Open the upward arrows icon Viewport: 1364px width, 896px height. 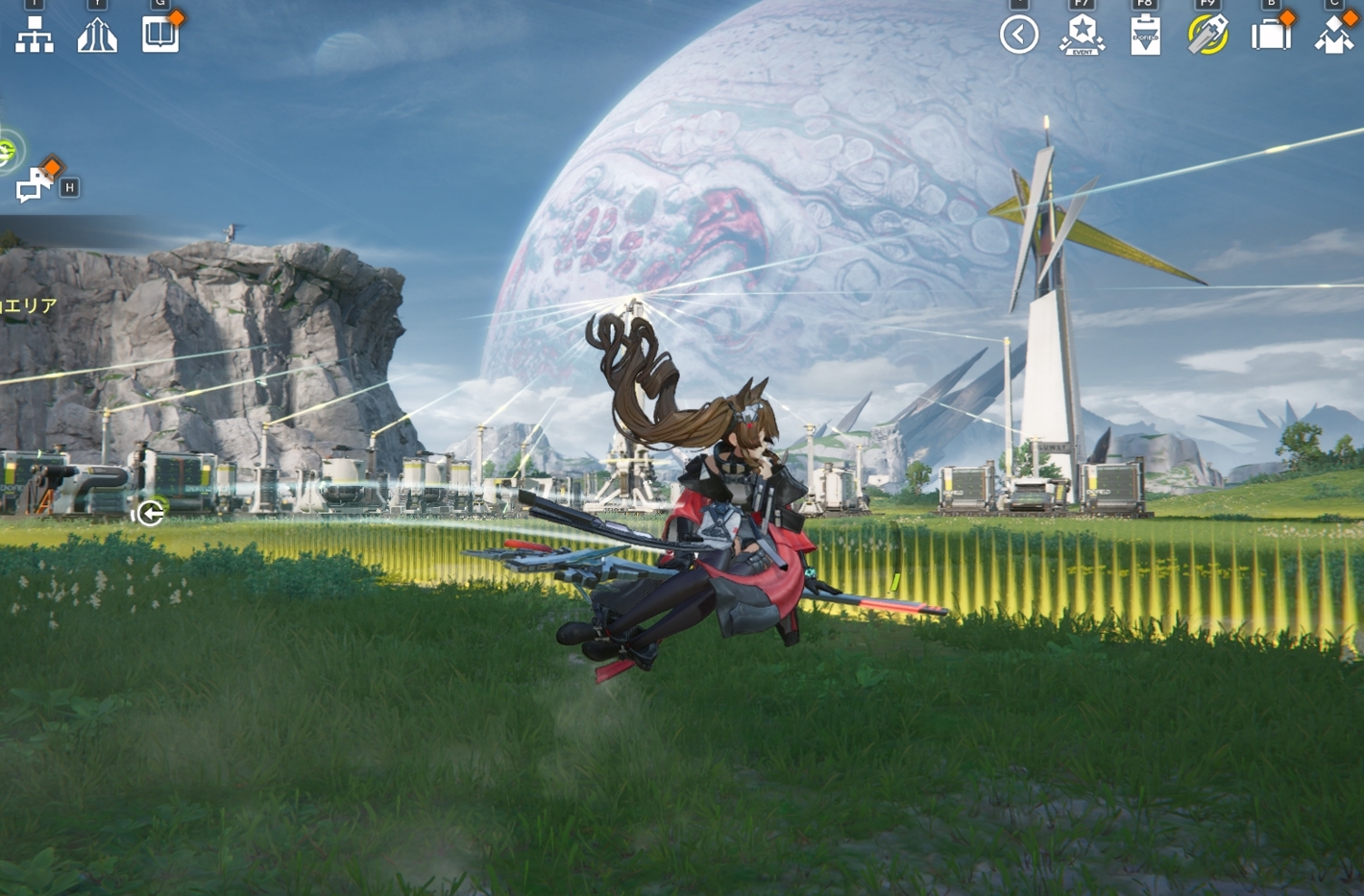click(x=97, y=36)
